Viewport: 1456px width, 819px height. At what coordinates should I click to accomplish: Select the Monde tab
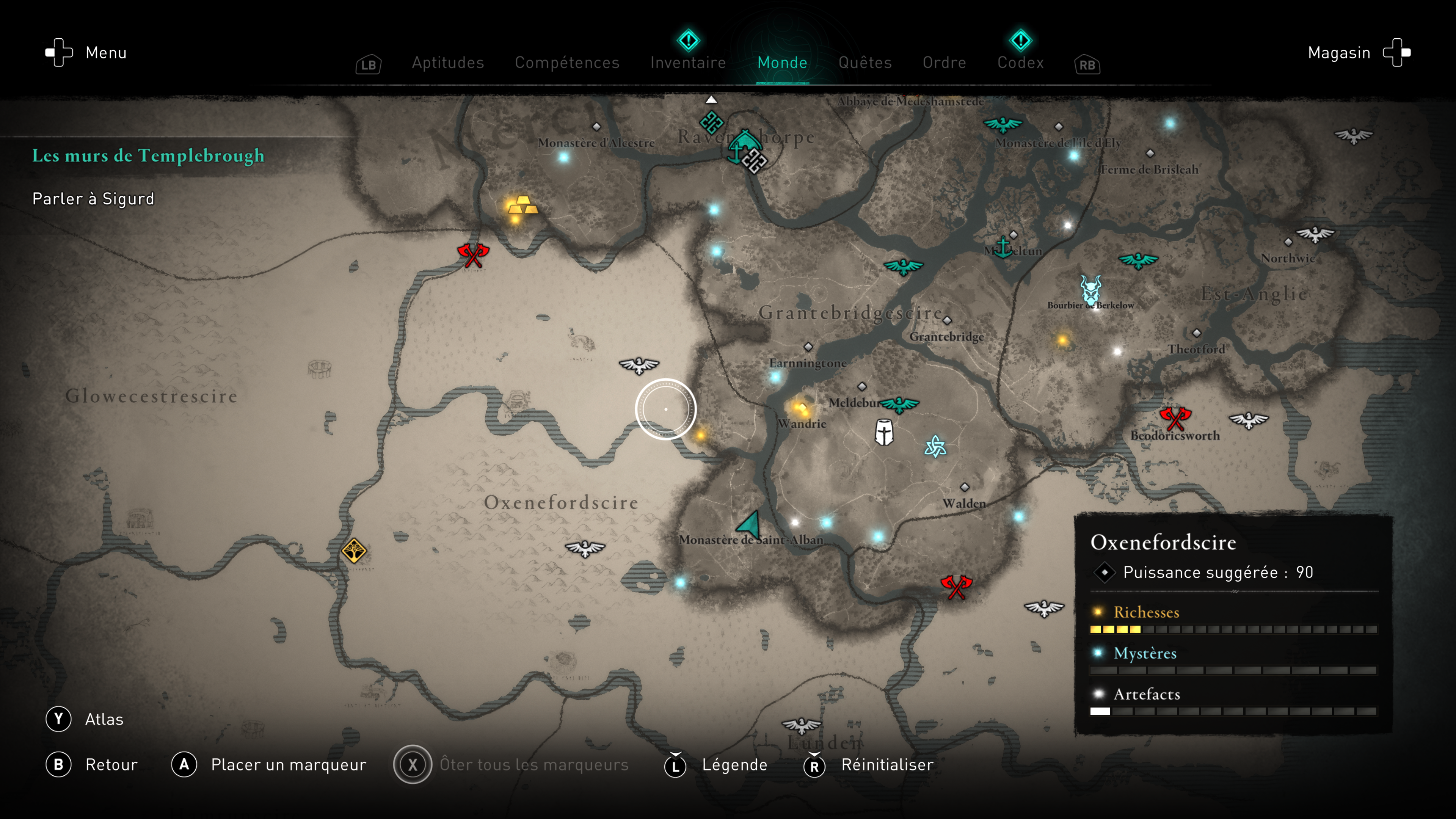pyautogui.click(x=782, y=62)
